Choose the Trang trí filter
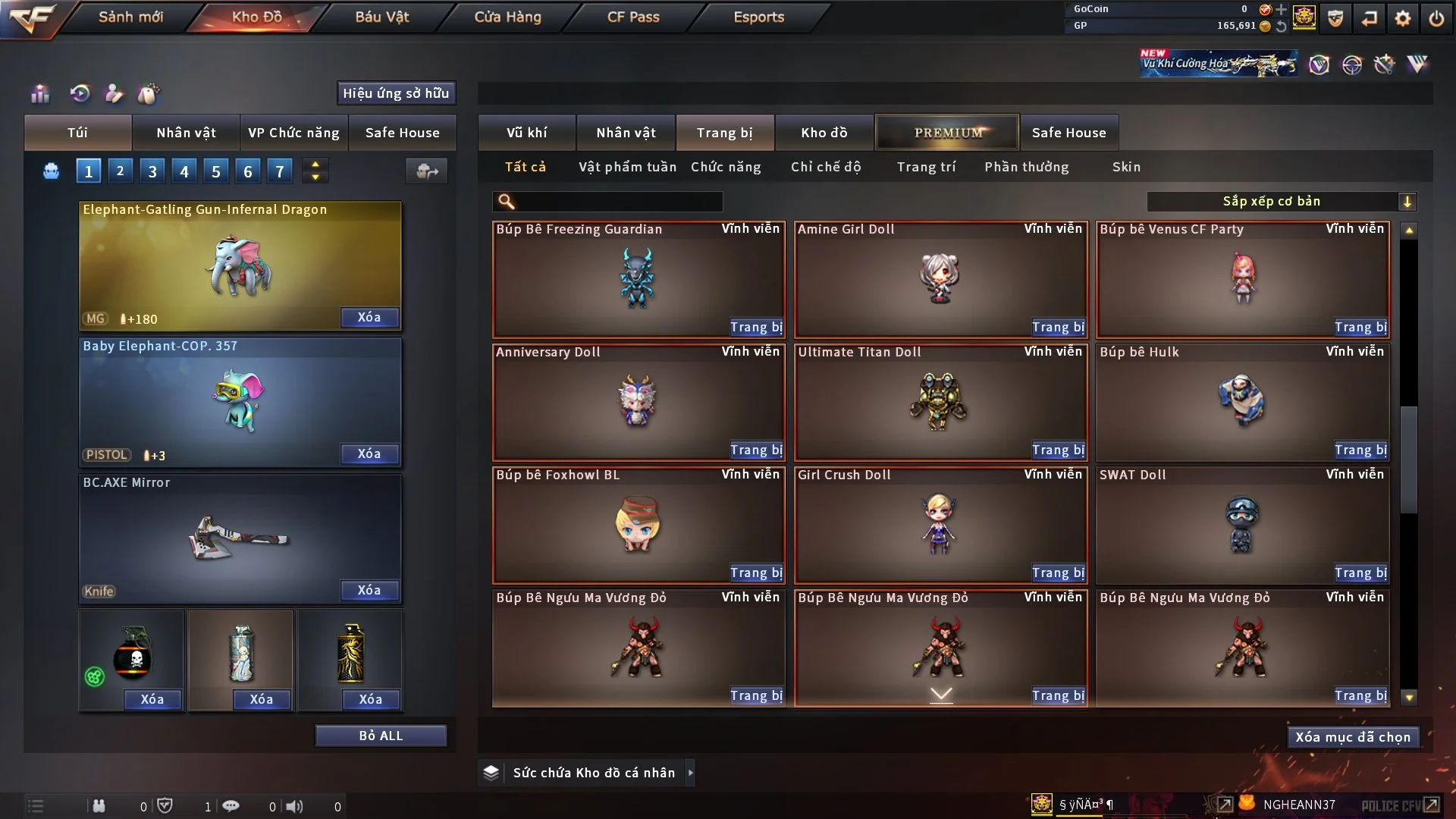 coord(926,167)
